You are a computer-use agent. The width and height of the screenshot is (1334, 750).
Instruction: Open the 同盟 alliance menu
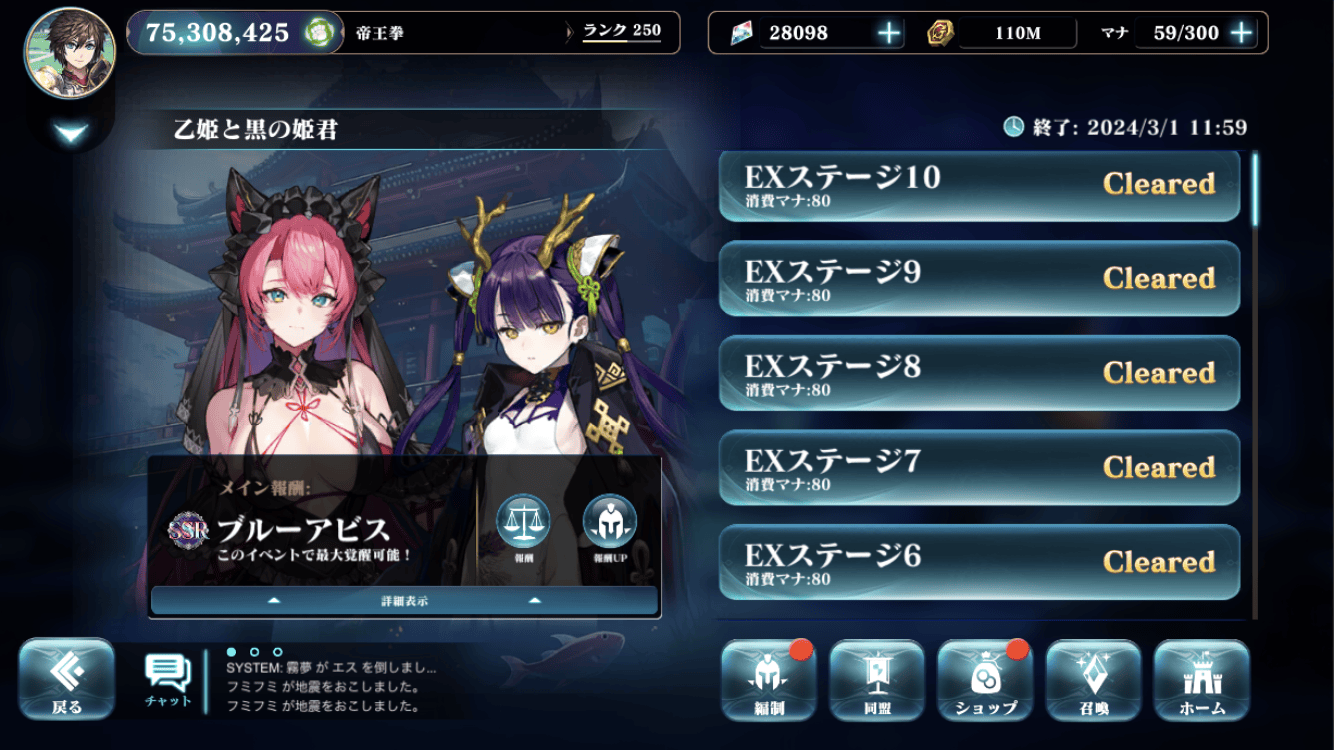point(876,680)
